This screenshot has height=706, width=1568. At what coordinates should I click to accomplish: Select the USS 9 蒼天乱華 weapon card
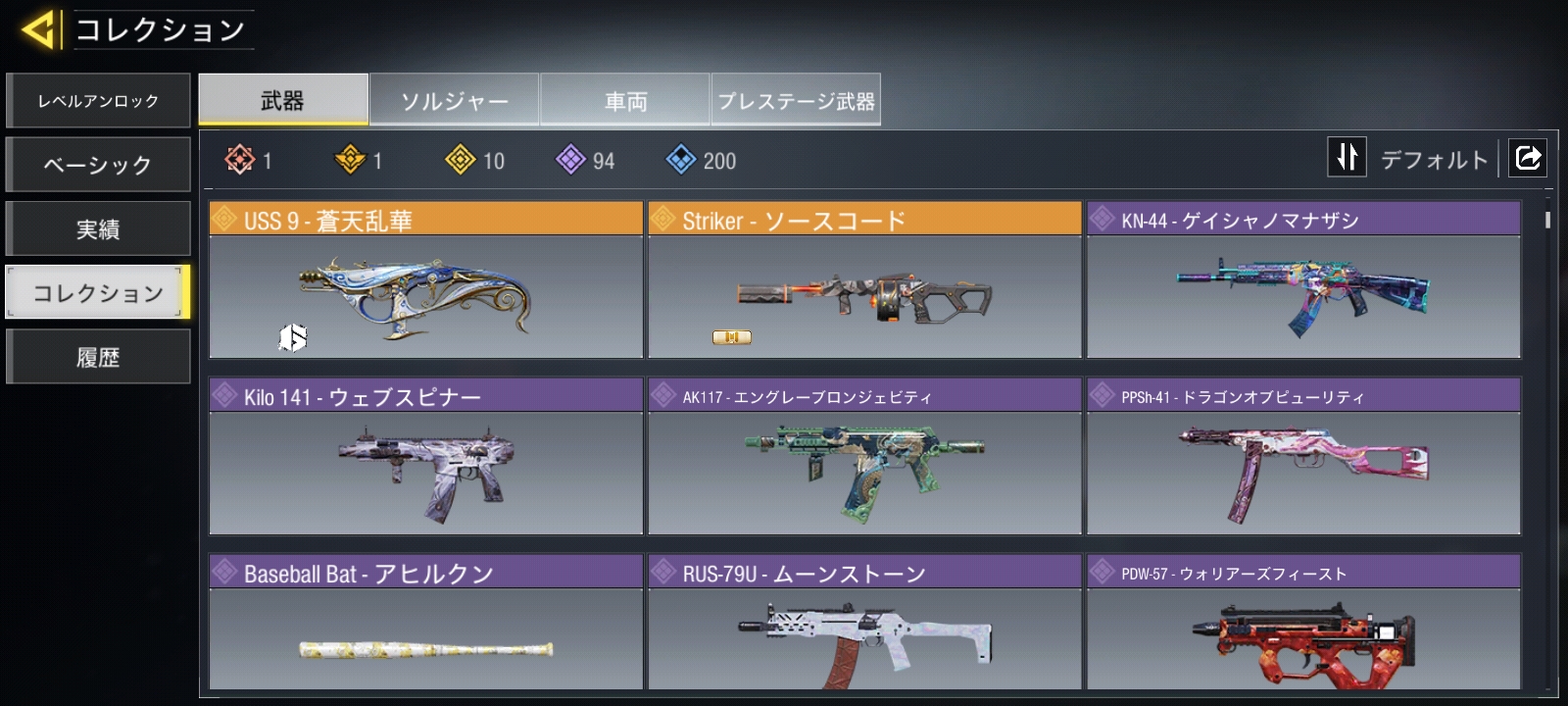tap(425, 280)
